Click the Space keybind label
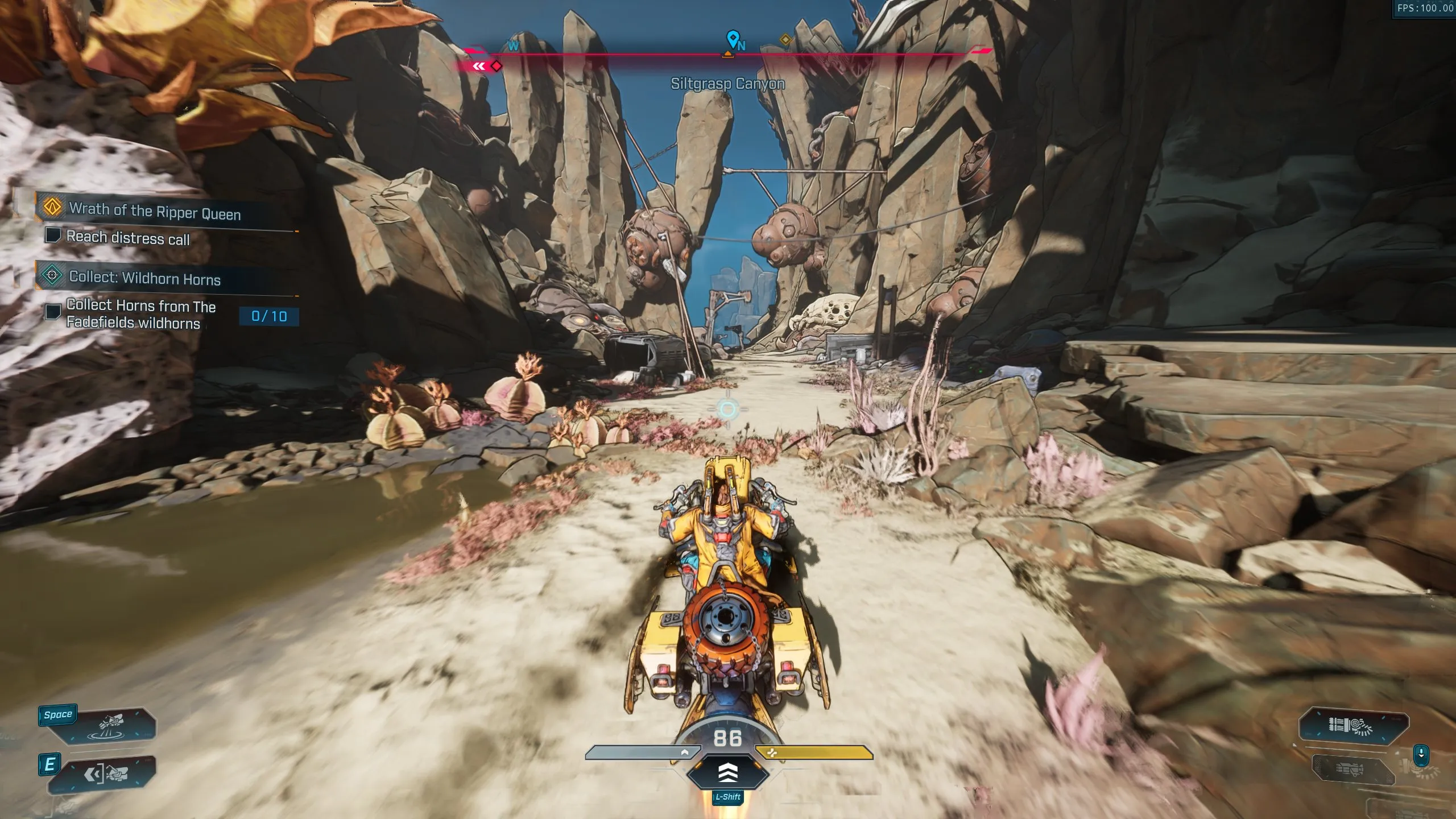The width and height of the screenshot is (1456, 819). coord(58,714)
